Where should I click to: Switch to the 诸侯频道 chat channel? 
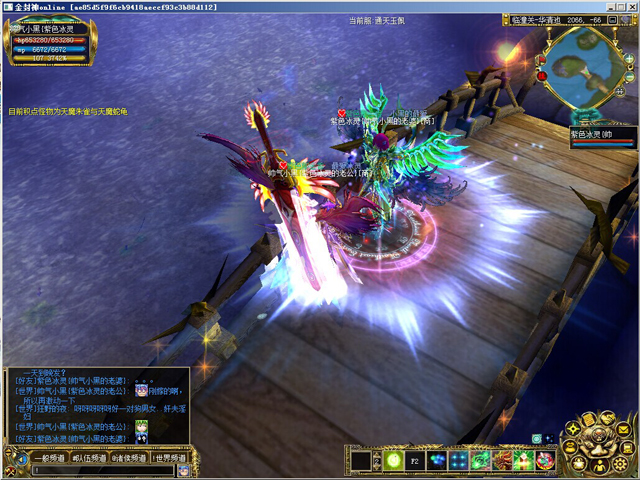click(x=130, y=458)
